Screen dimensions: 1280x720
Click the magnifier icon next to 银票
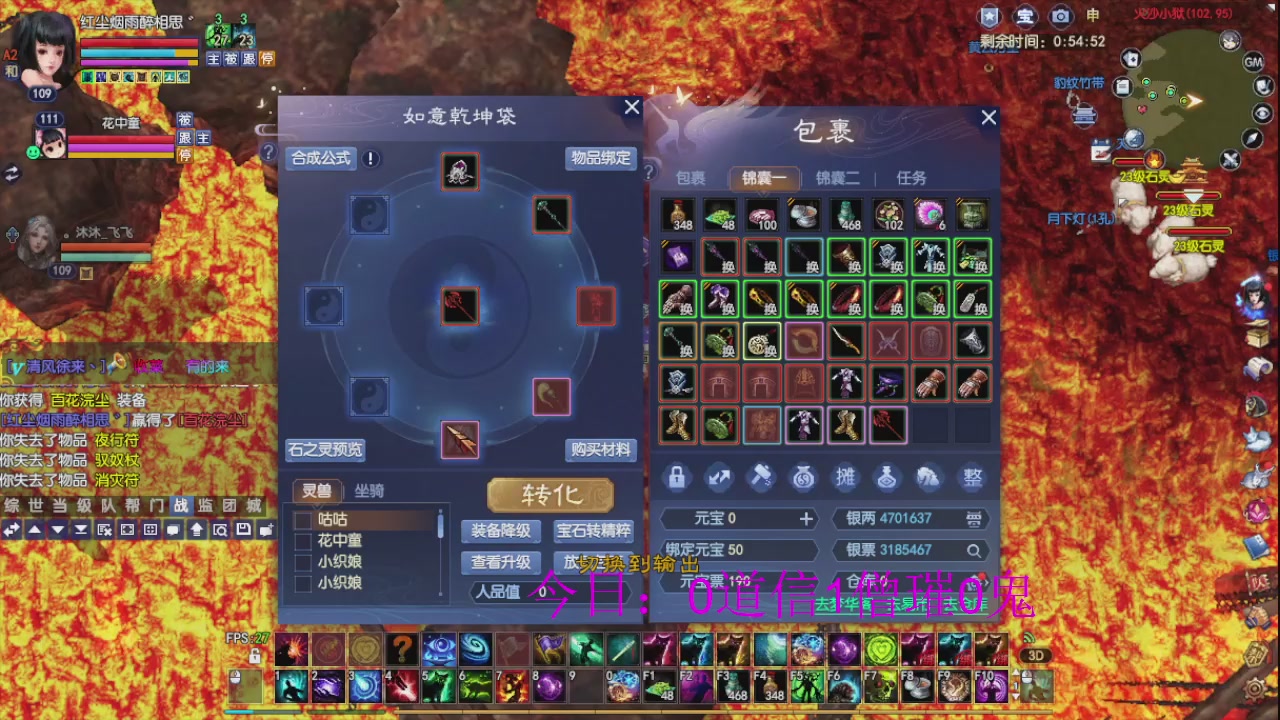click(973, 550)
